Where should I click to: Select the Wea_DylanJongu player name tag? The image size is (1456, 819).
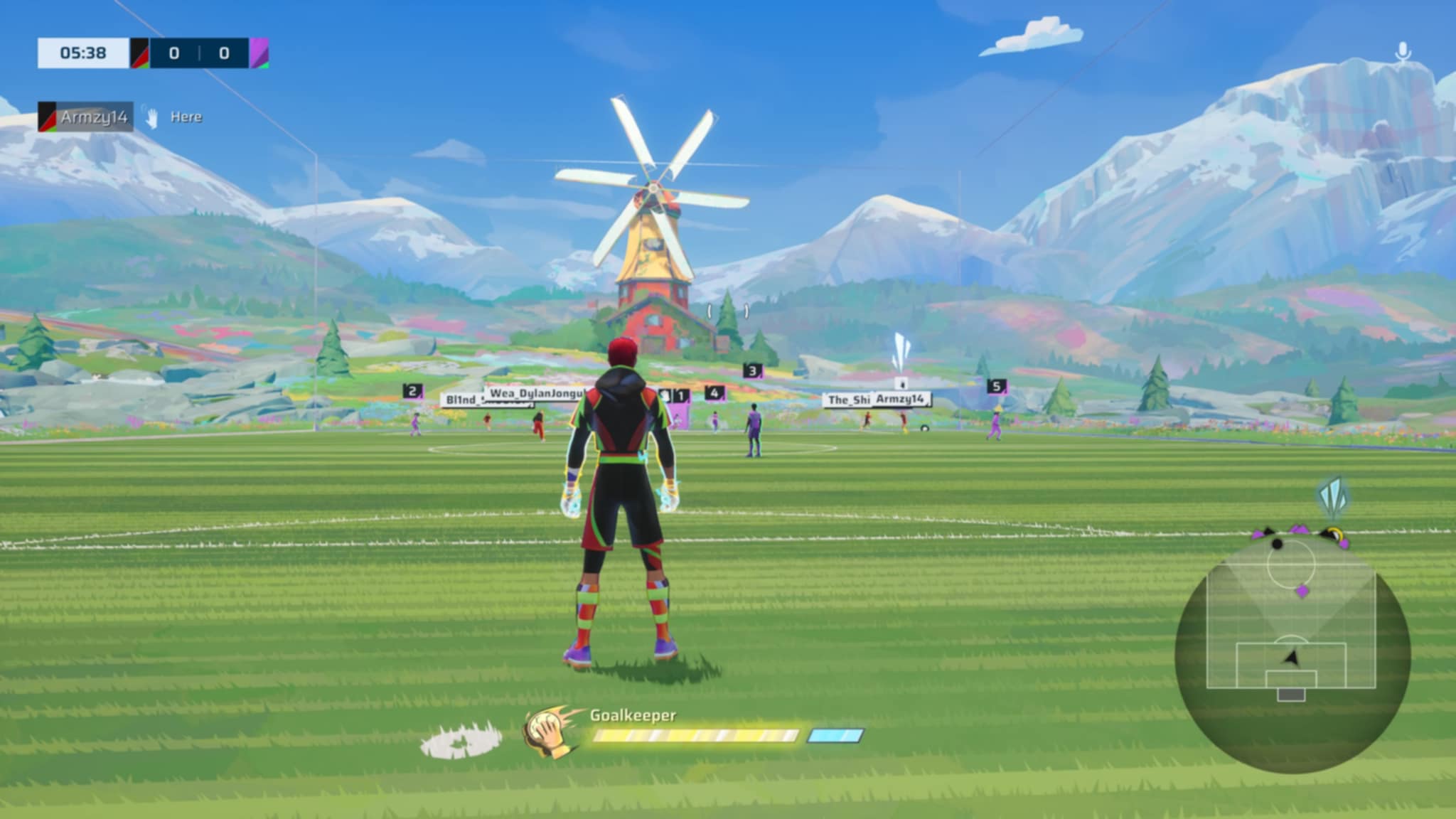tap(536, 393)
